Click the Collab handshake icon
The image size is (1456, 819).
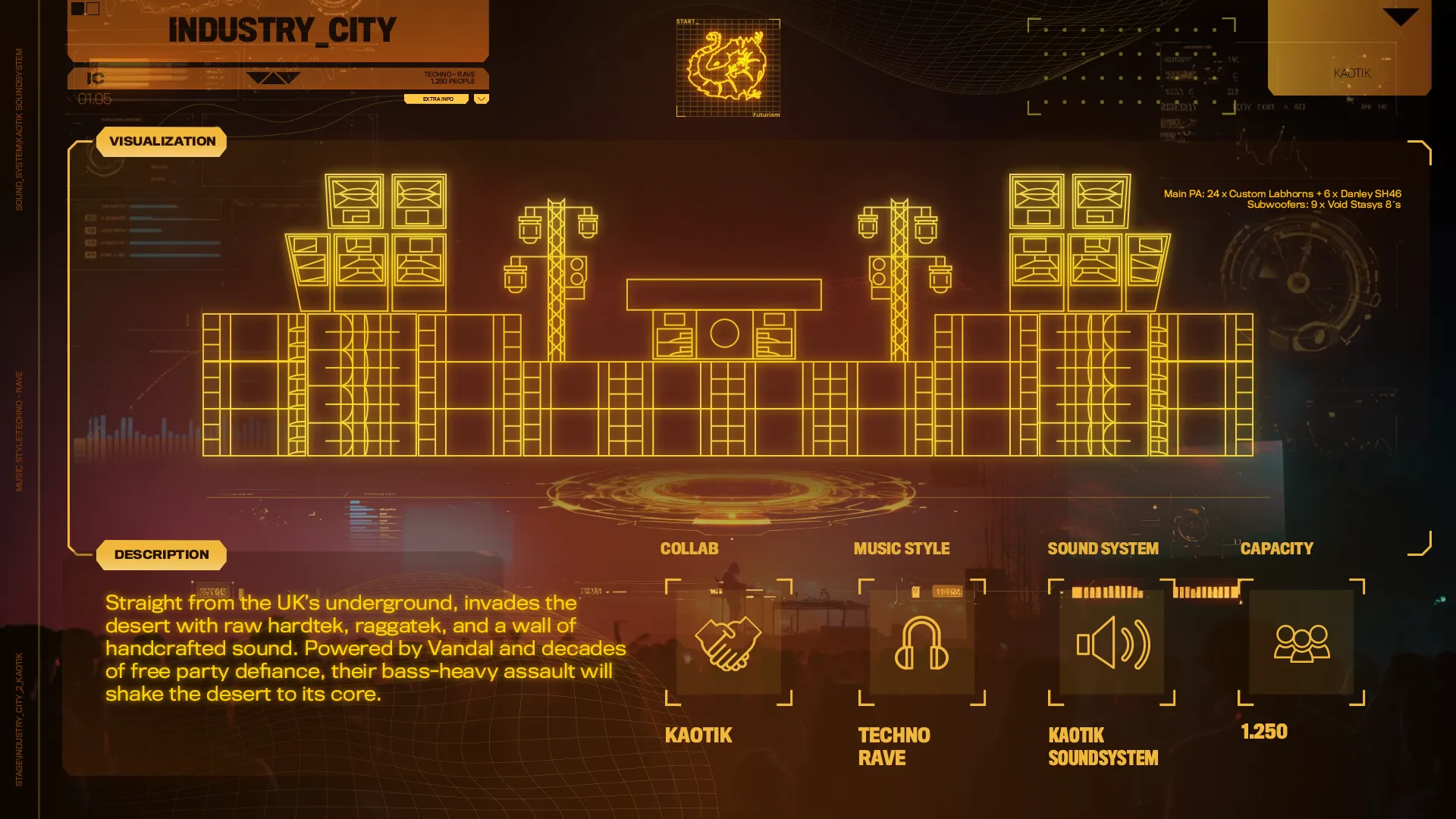coord(728,643)
